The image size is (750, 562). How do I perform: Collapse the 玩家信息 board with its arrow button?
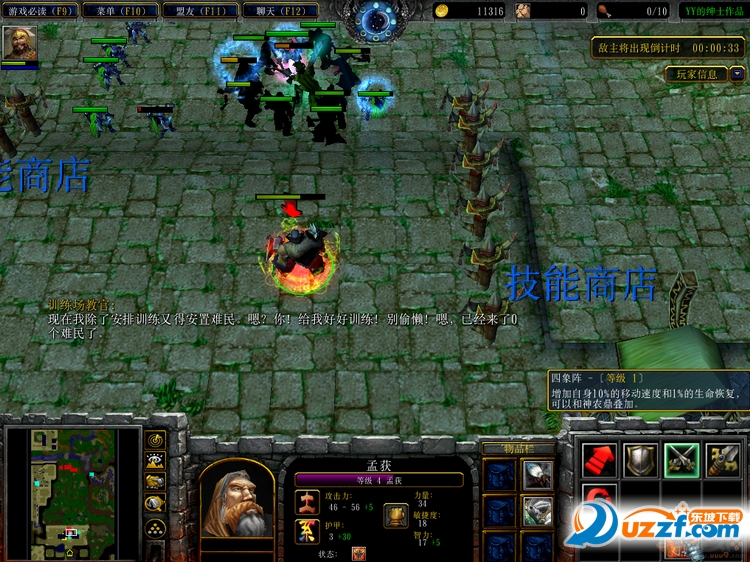pos(738,73)
